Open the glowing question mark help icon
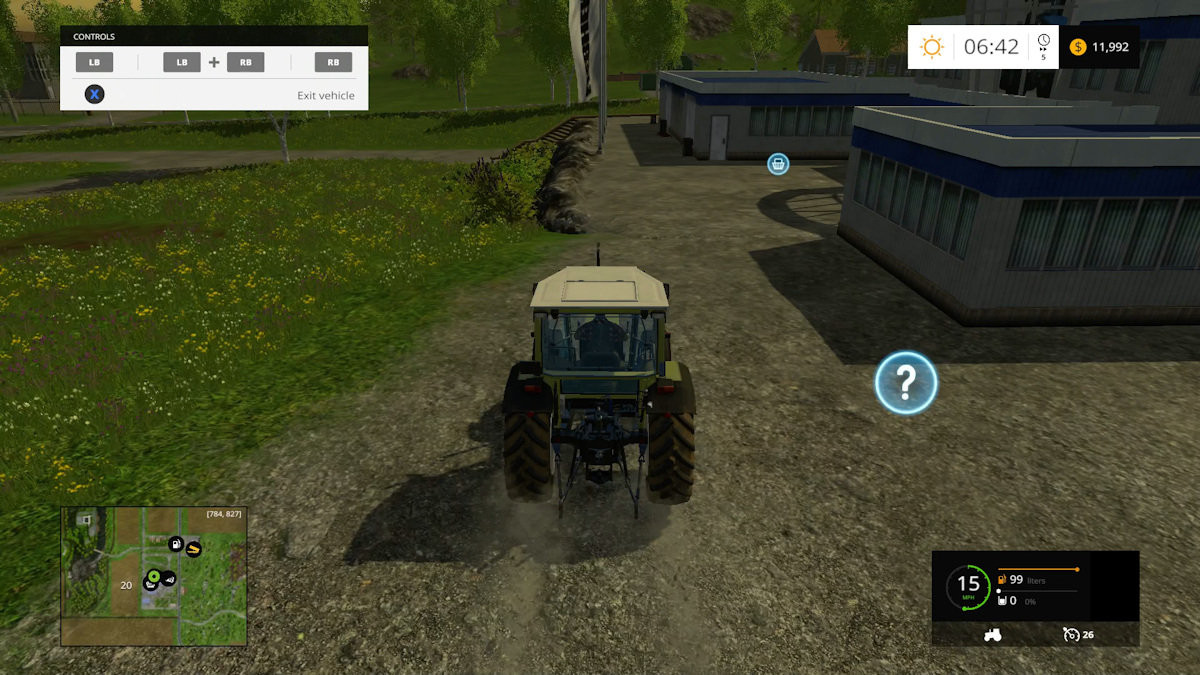This screenshot has height=675, width=1200. (x=905, y=382)
